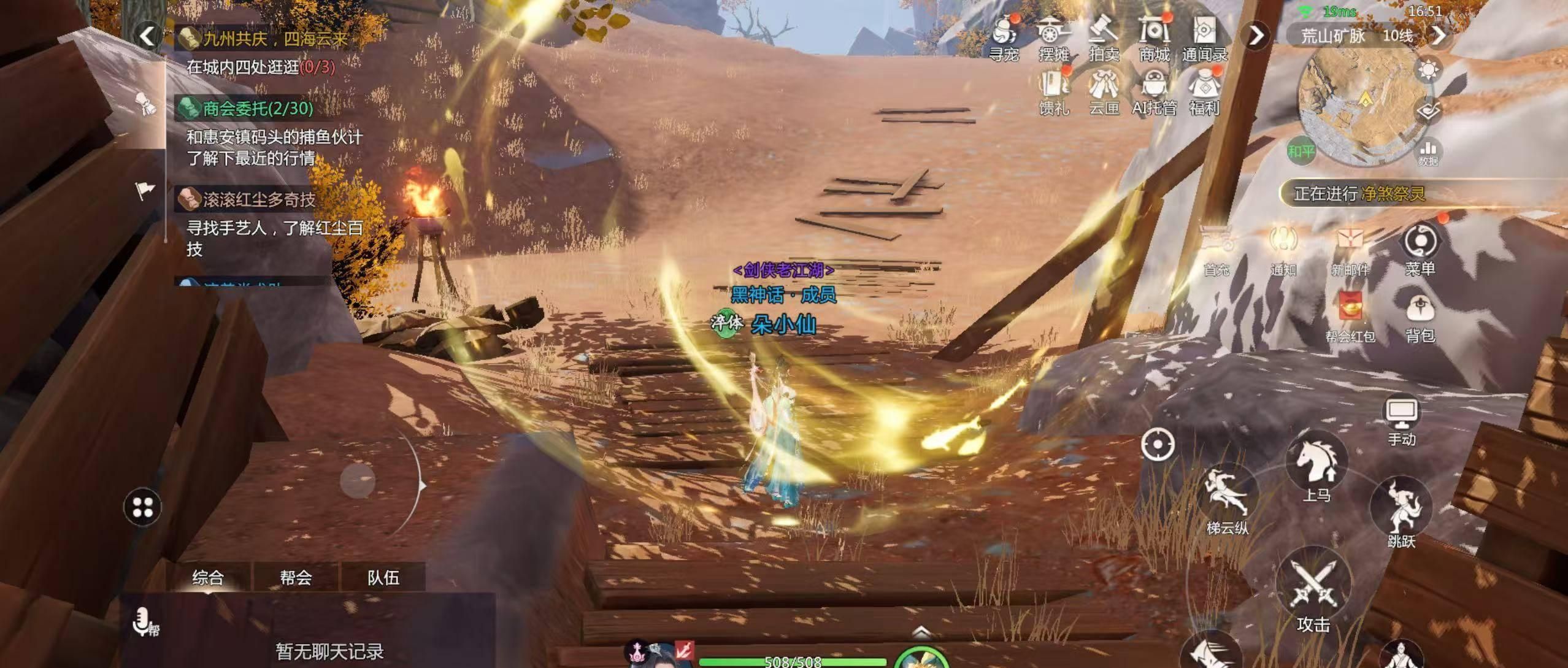Switch to the 帮会 chat tab

click(296, 577)
